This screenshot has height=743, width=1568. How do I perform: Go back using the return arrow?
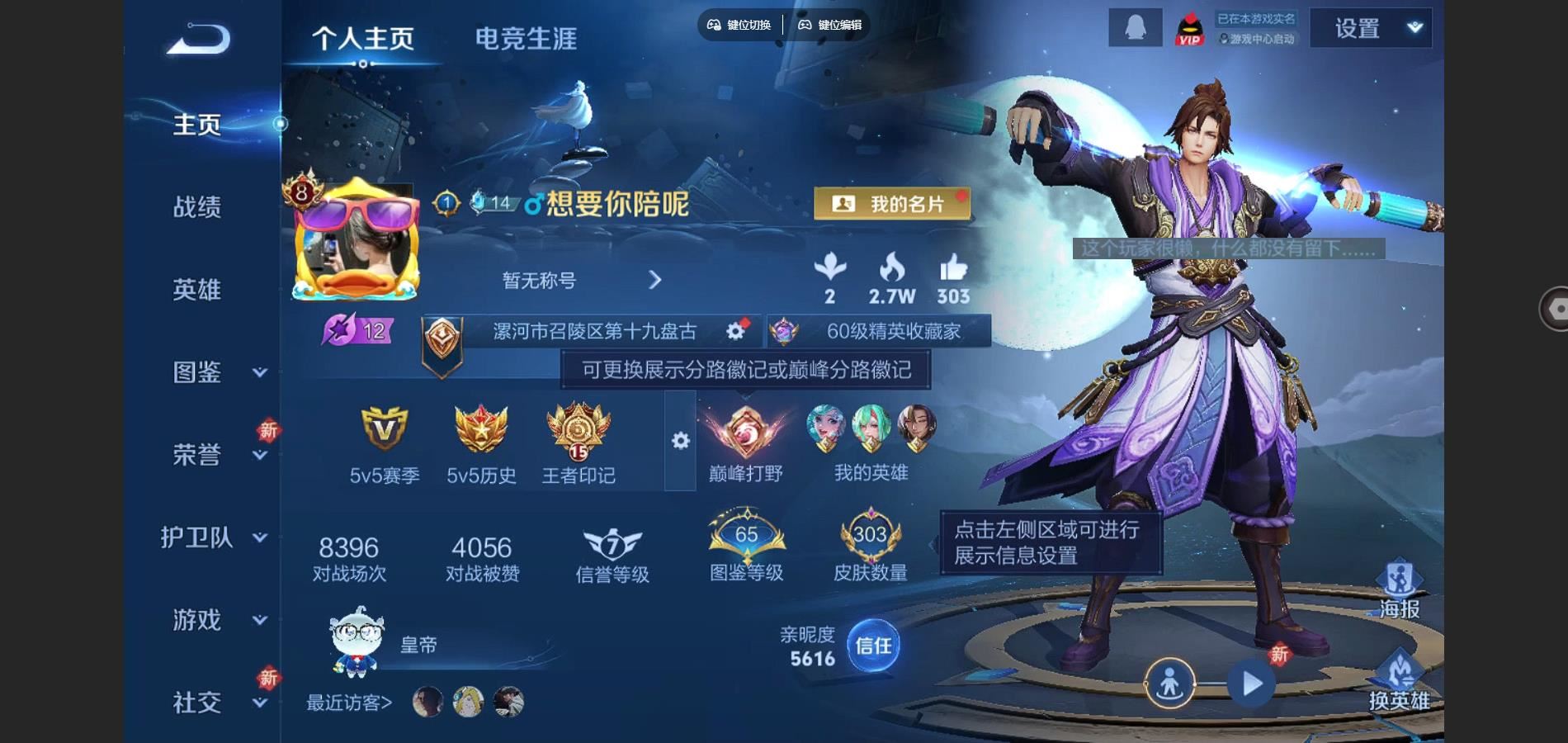(x=199, y=39)
